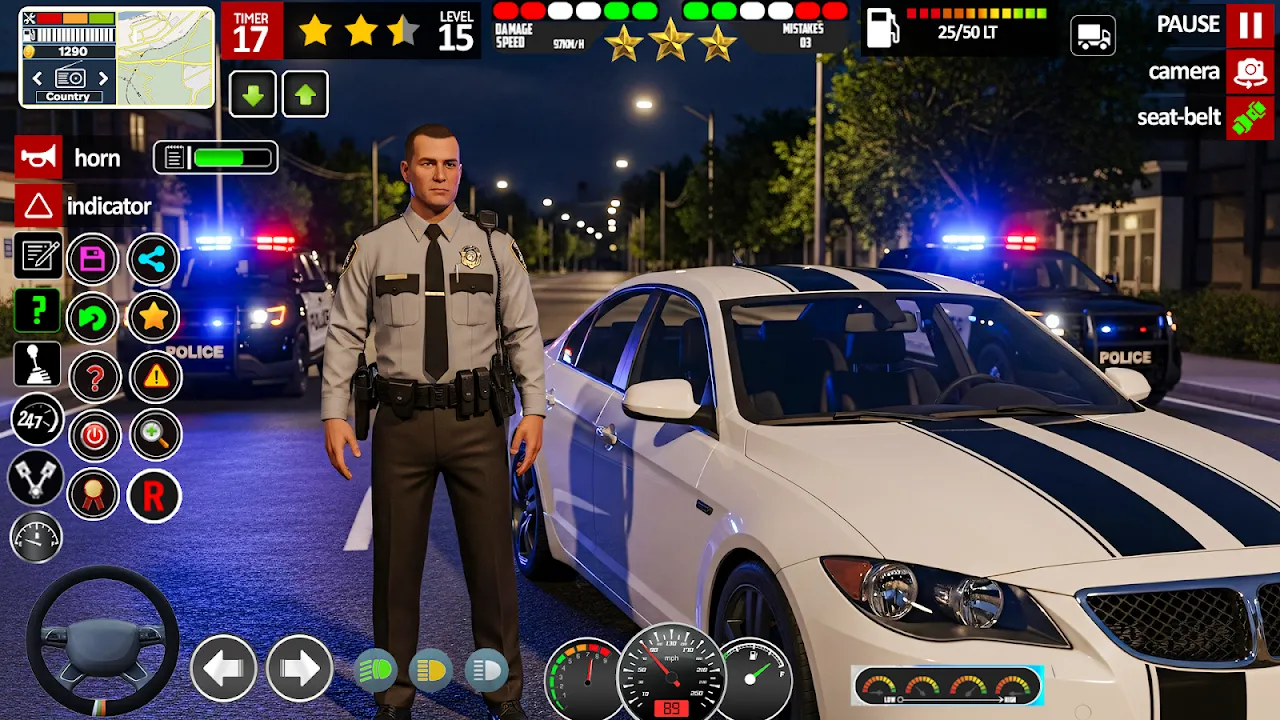Switch the camera view
The width and height of the screenshot is (1280, 720).
pyautogui.click(x=1250, y=72)
